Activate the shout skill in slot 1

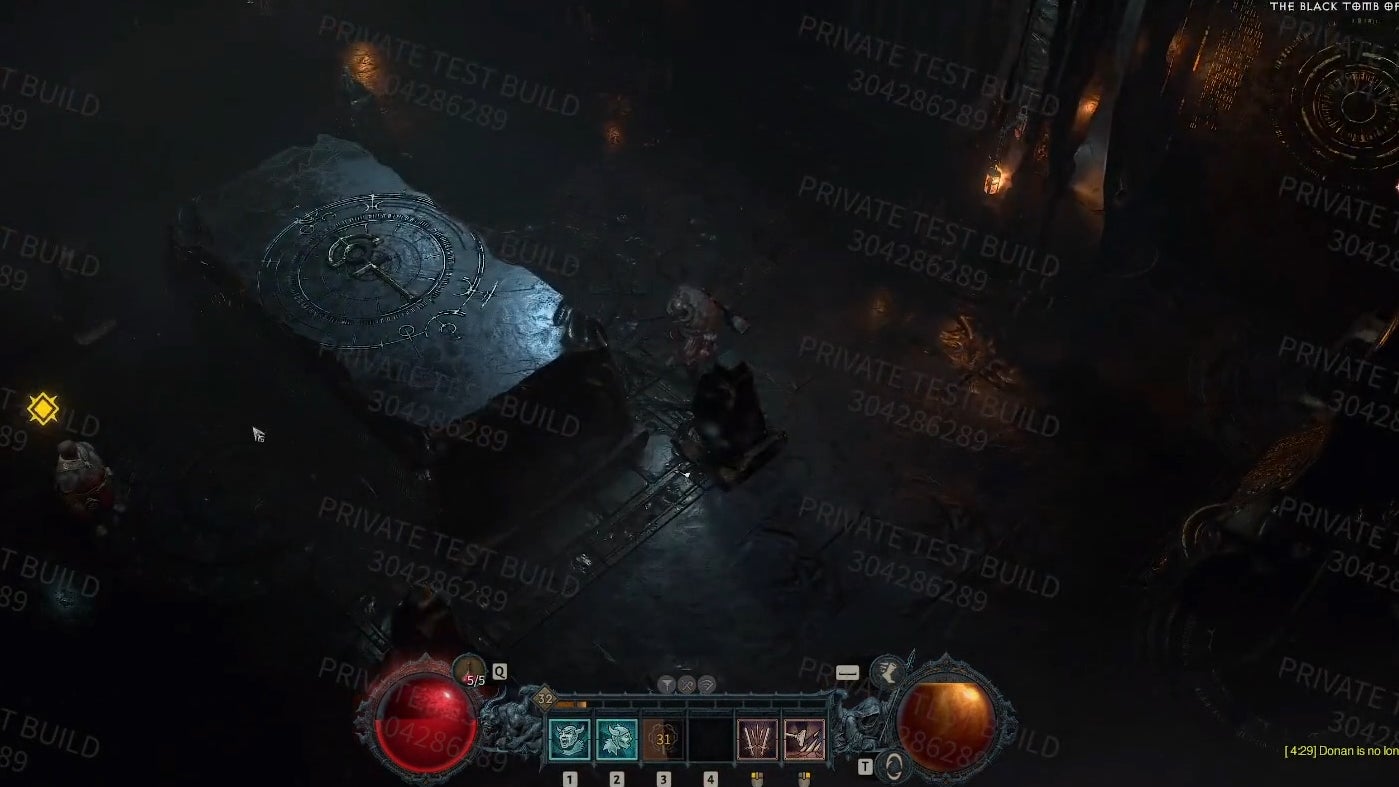click(x=569, y=738)
